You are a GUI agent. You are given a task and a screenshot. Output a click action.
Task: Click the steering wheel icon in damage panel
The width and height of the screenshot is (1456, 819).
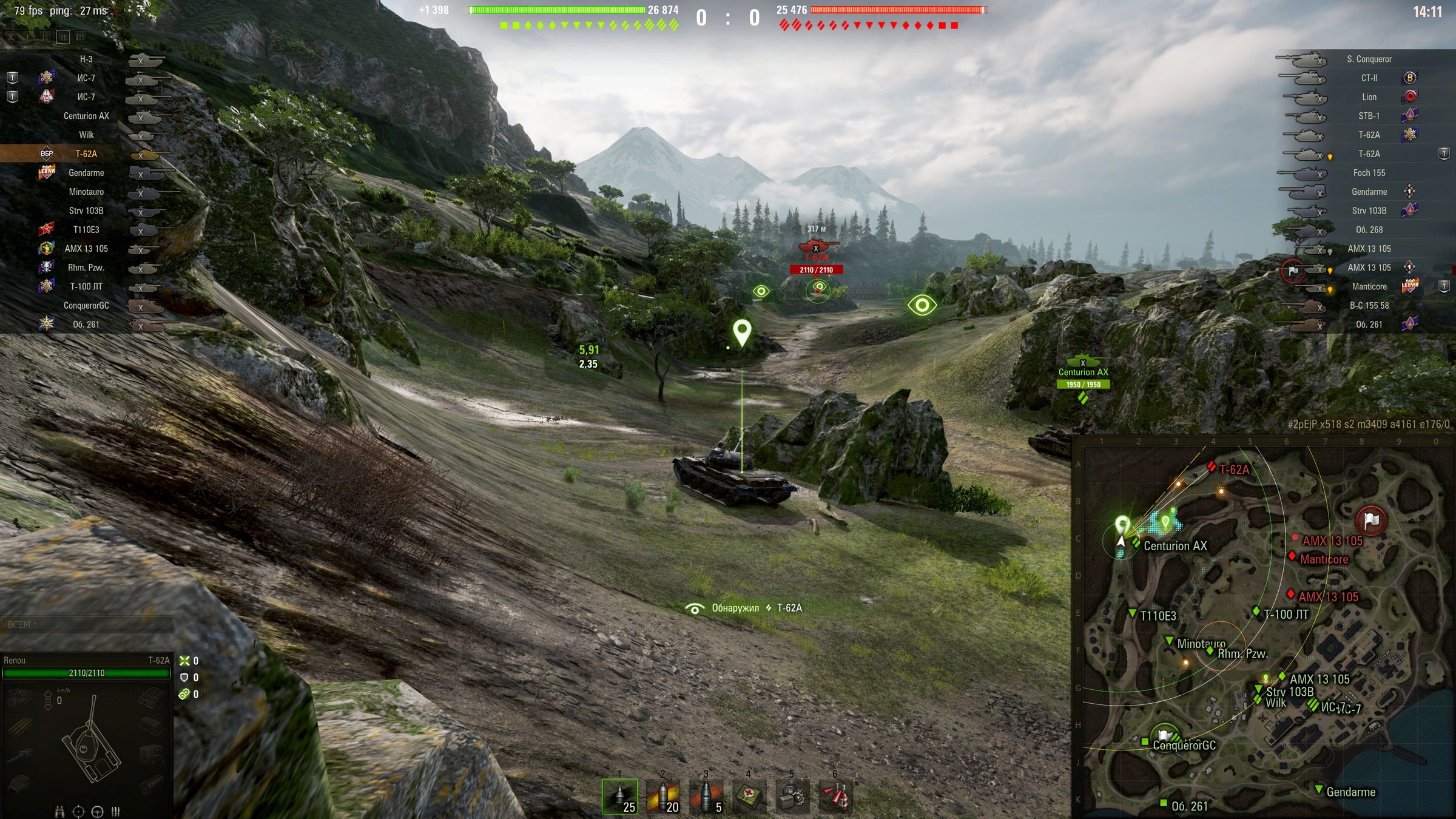[x=97, y=811]
